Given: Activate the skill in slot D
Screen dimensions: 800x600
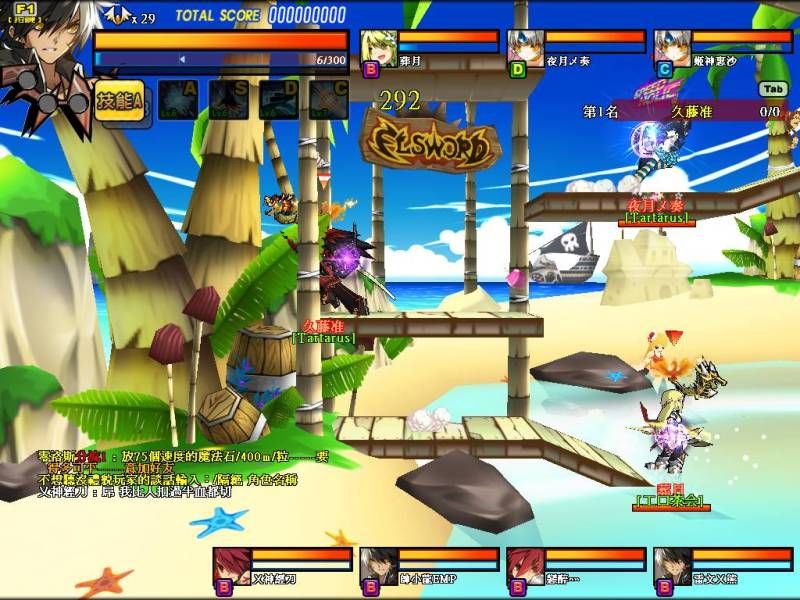Looking at the screenshot, I should click(x=278, y=100).
